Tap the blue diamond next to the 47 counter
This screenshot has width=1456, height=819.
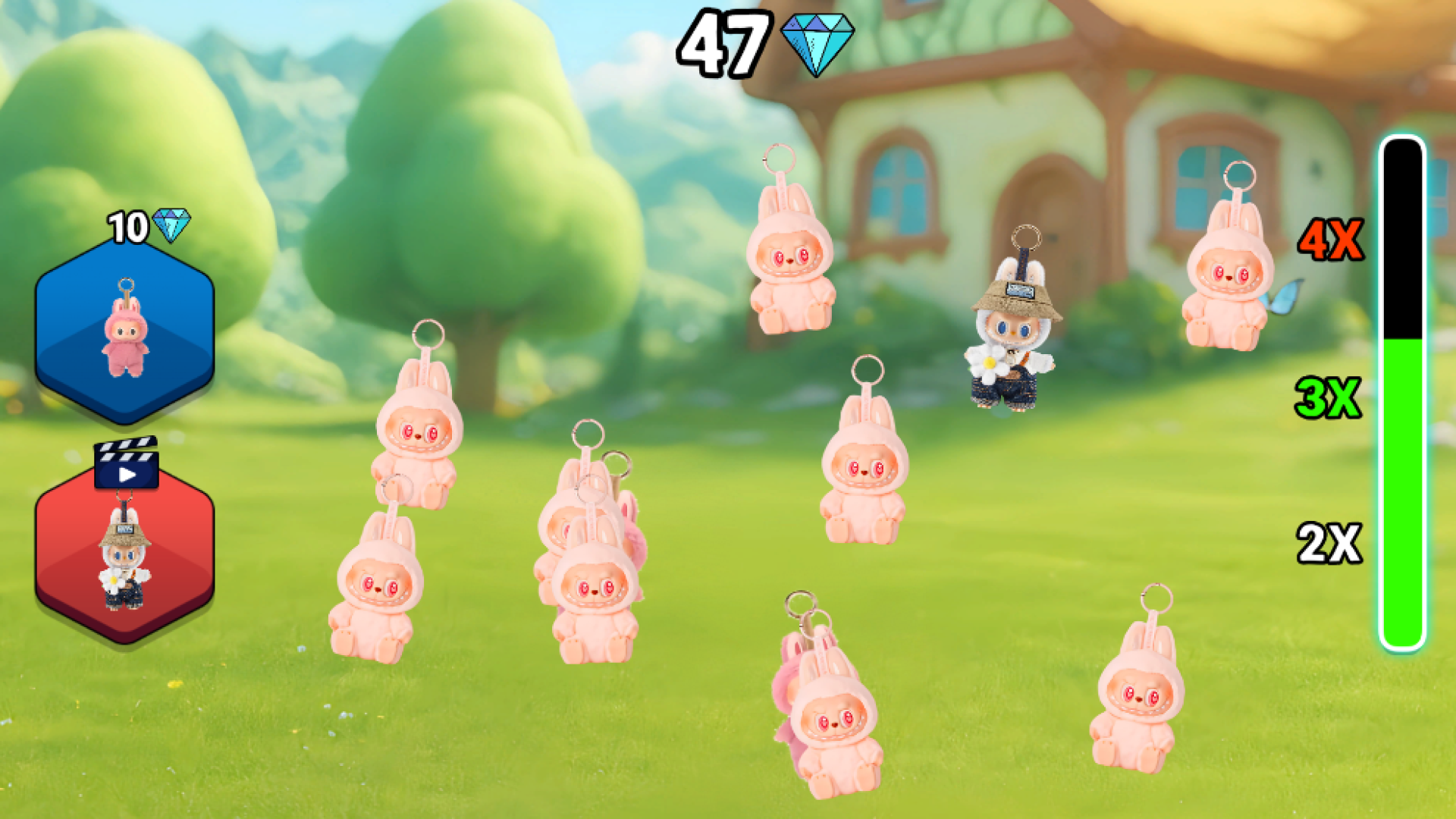click(817, 44)
